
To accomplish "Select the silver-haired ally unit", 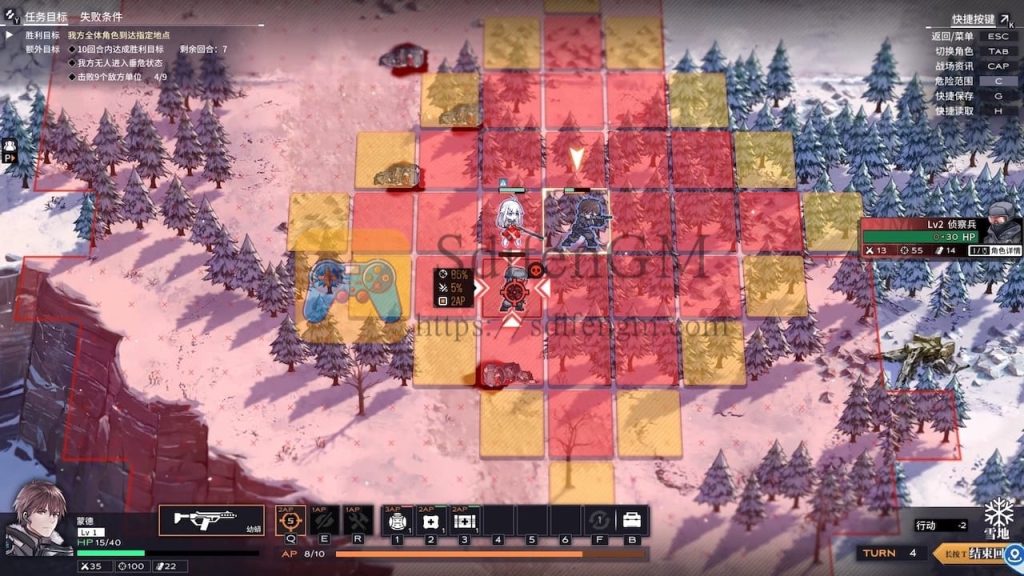I will [x=511, y=217].
